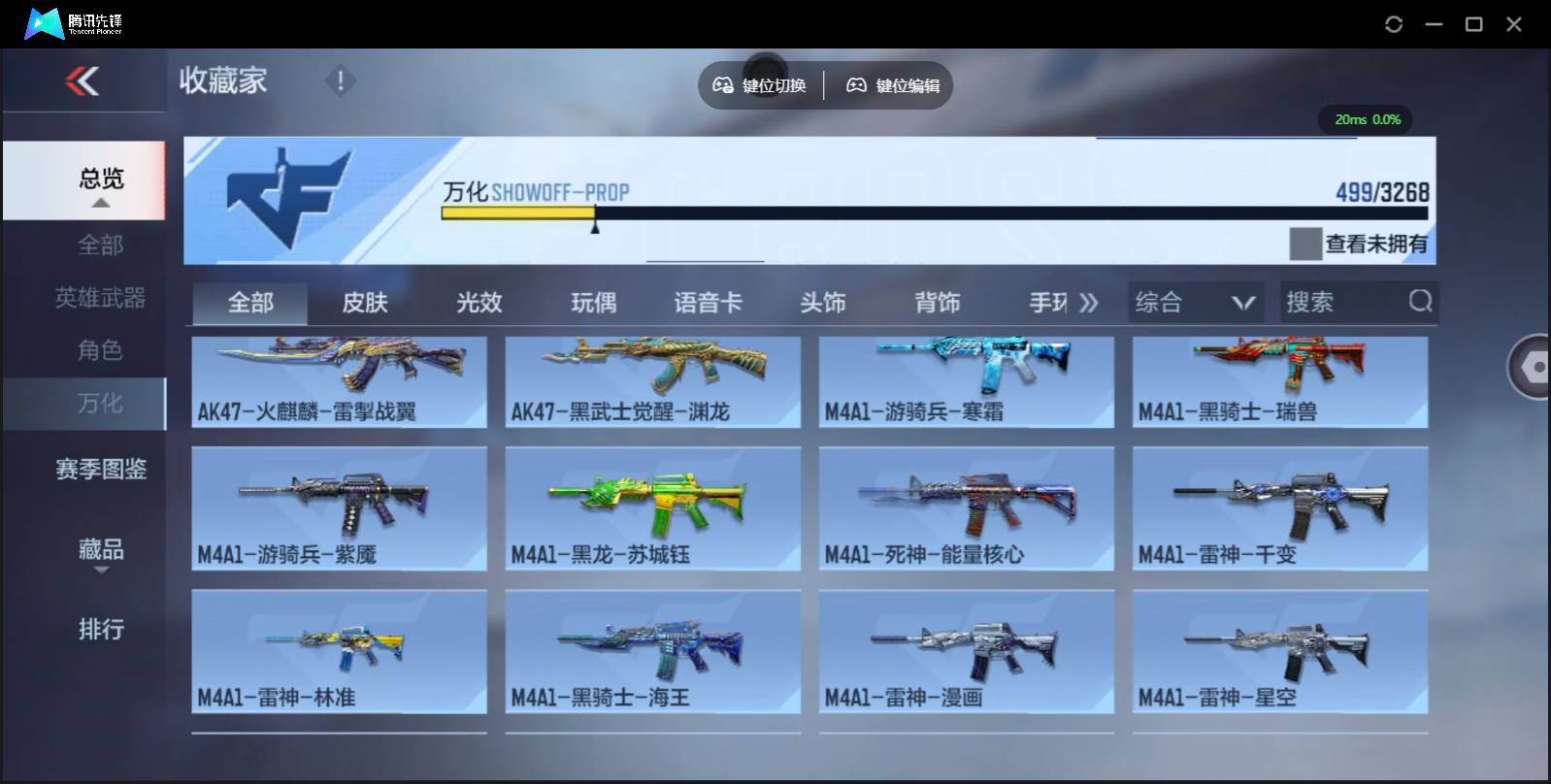The width and height of the screenshot is (1551, 784).
Task: Click the search magnifier icon
Action: click(x=1421, y=302)
